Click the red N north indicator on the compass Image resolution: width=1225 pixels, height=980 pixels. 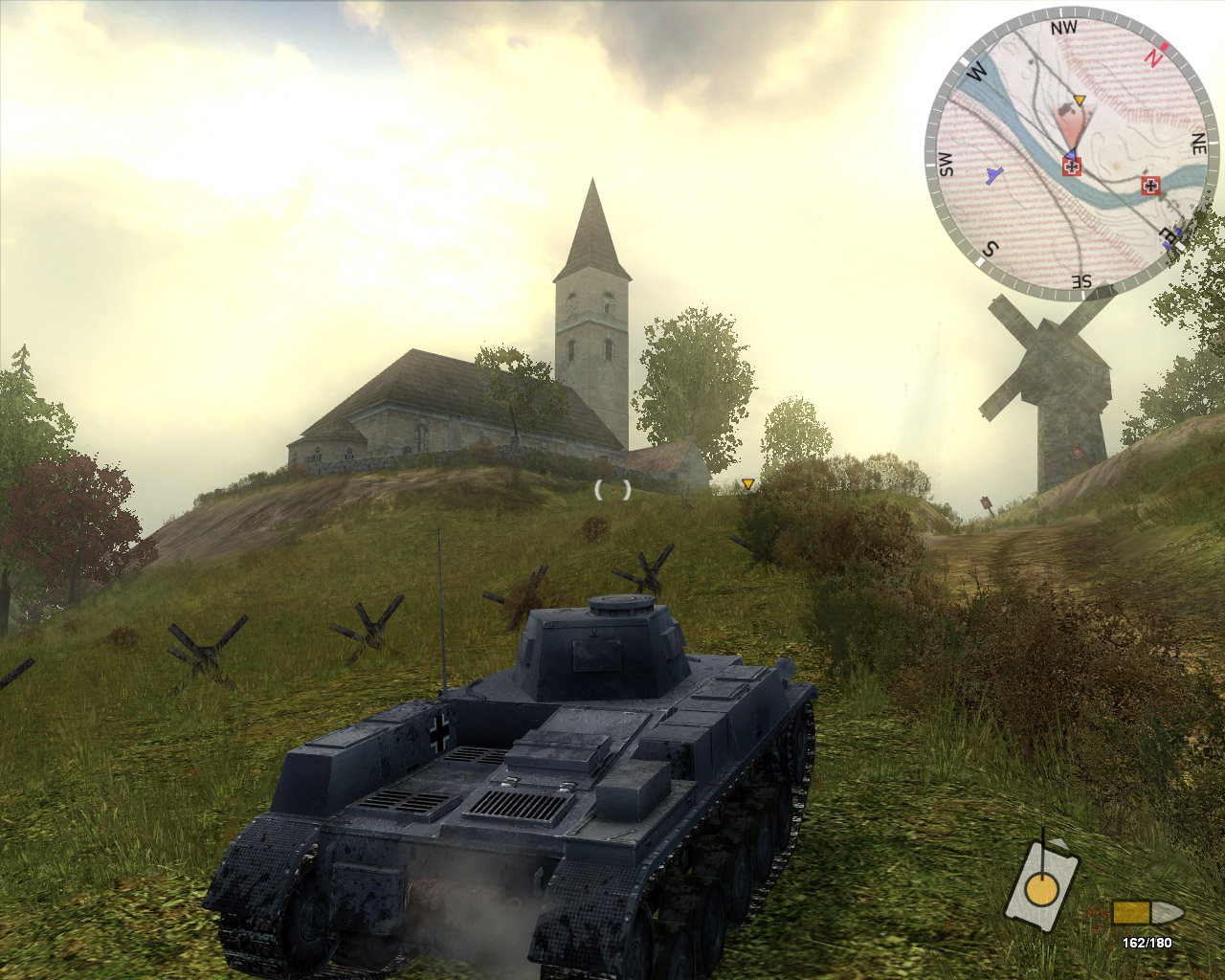click(x=1154, y=56)
